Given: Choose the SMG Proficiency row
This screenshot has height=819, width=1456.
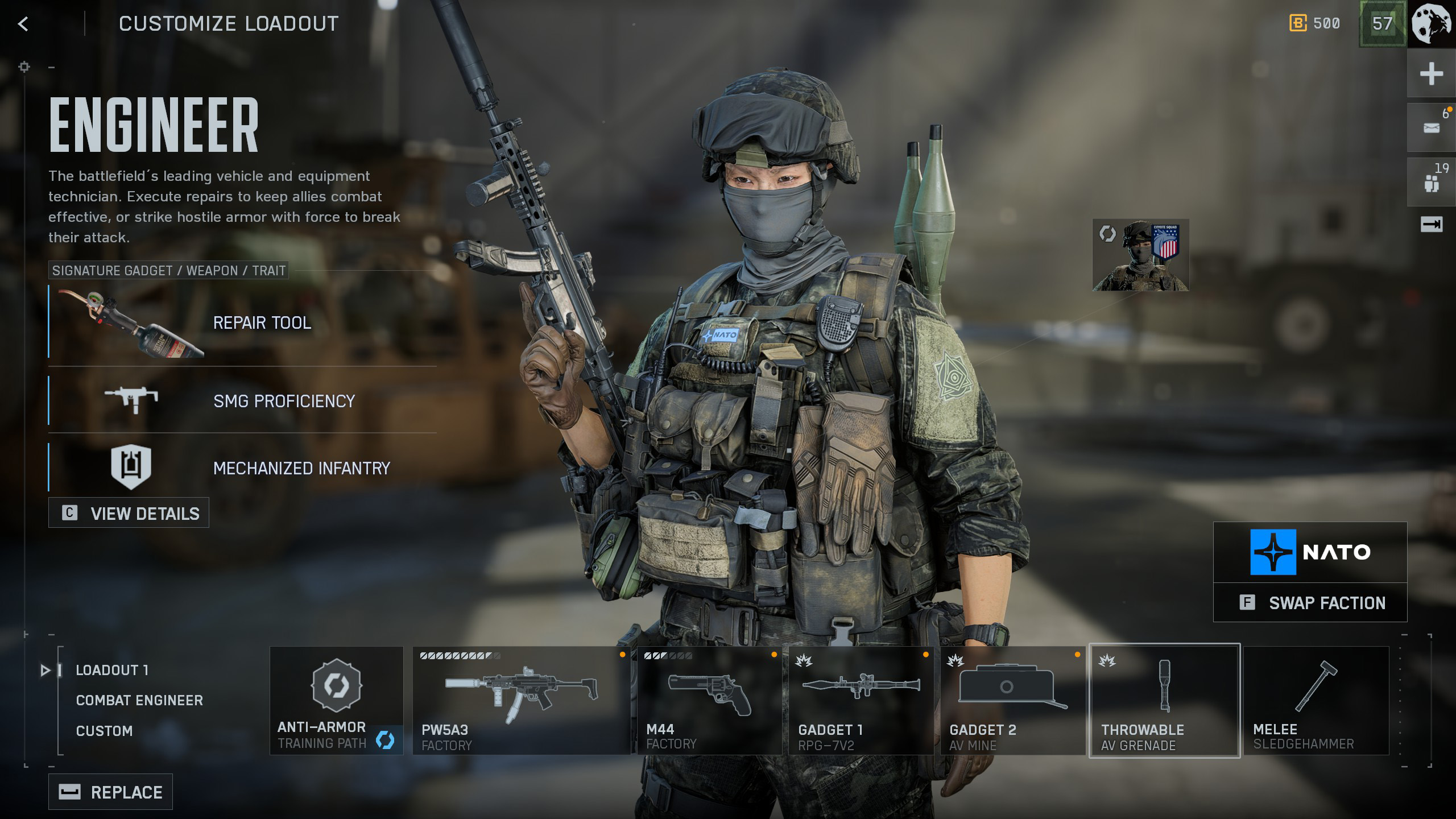Looking at the screenshot, I should pos(242,400).
